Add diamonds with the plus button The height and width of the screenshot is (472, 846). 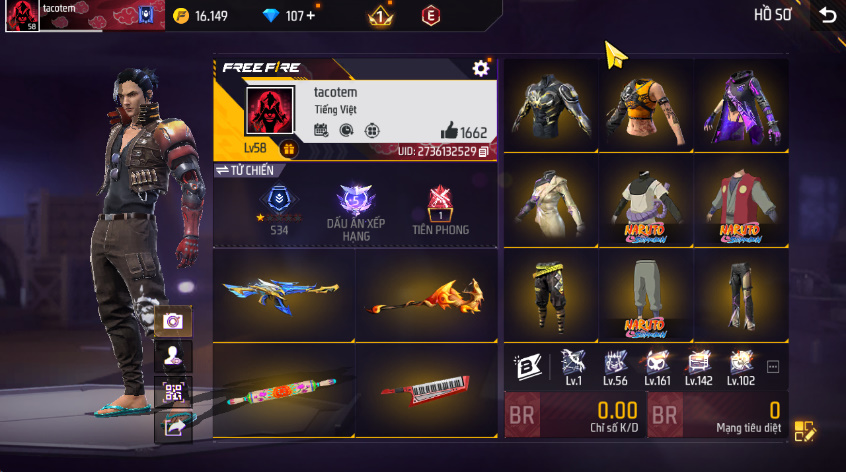tap(310, 16)
